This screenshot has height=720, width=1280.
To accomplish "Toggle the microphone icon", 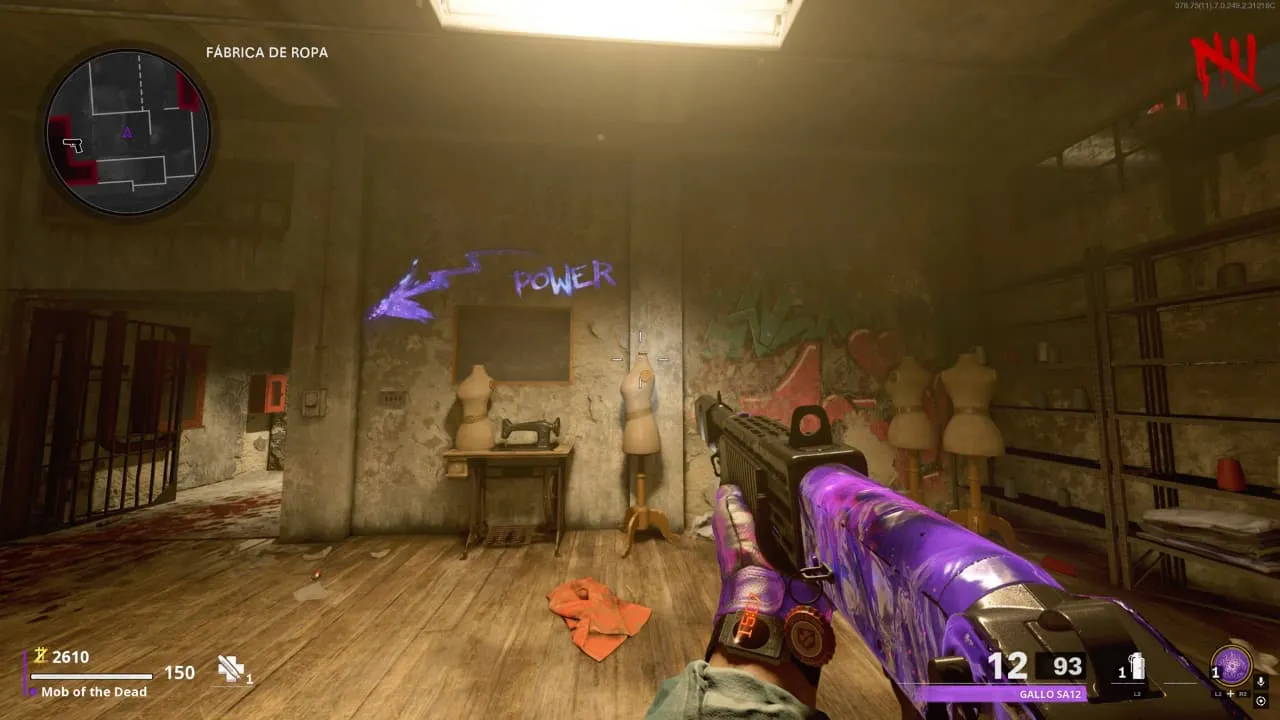I will (x=1260, y=682).
